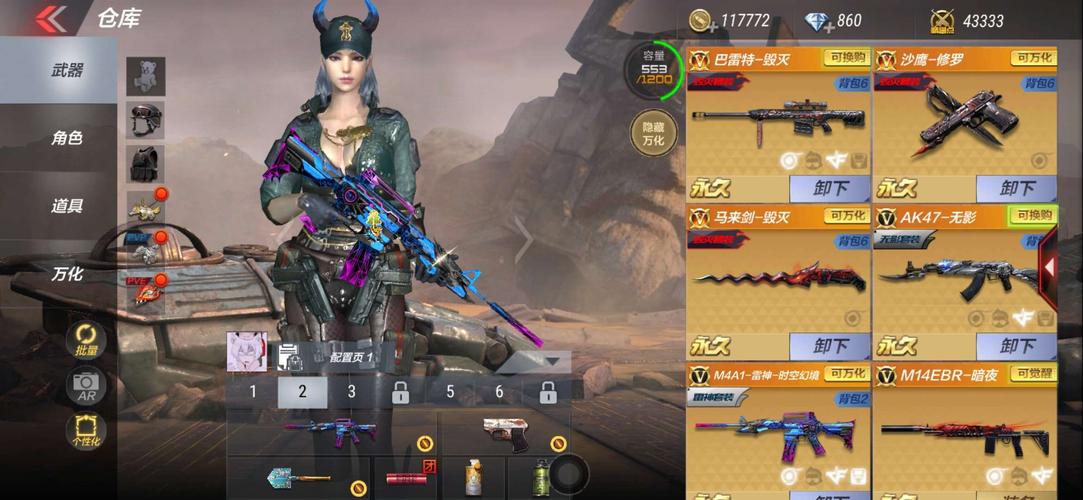The image size is (1083, 500).
Task: Select the M14EBR-暗夜 weapon card
Action: pyautogui.click(x=965, y=432)
